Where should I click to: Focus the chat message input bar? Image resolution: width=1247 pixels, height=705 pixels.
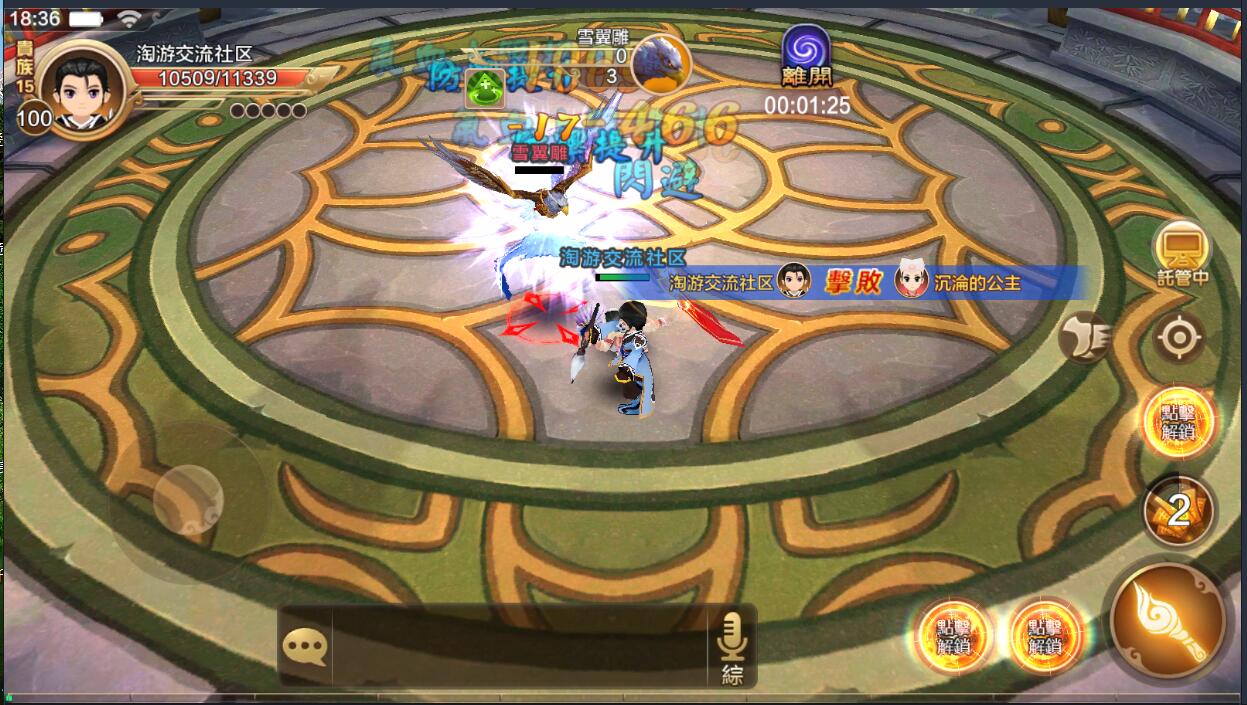(520, 647)
